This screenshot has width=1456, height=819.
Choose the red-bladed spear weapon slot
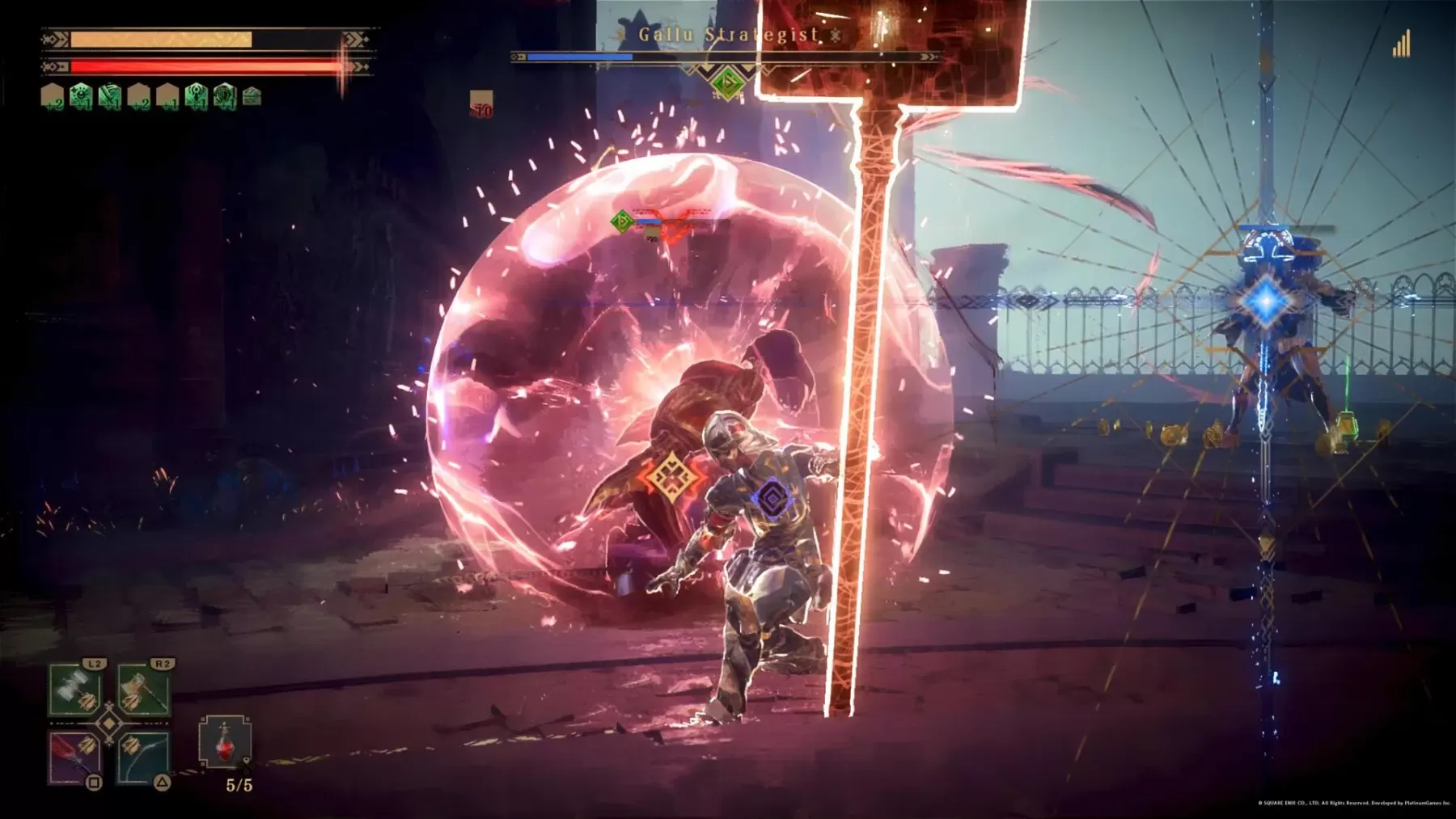pos(75,758)
